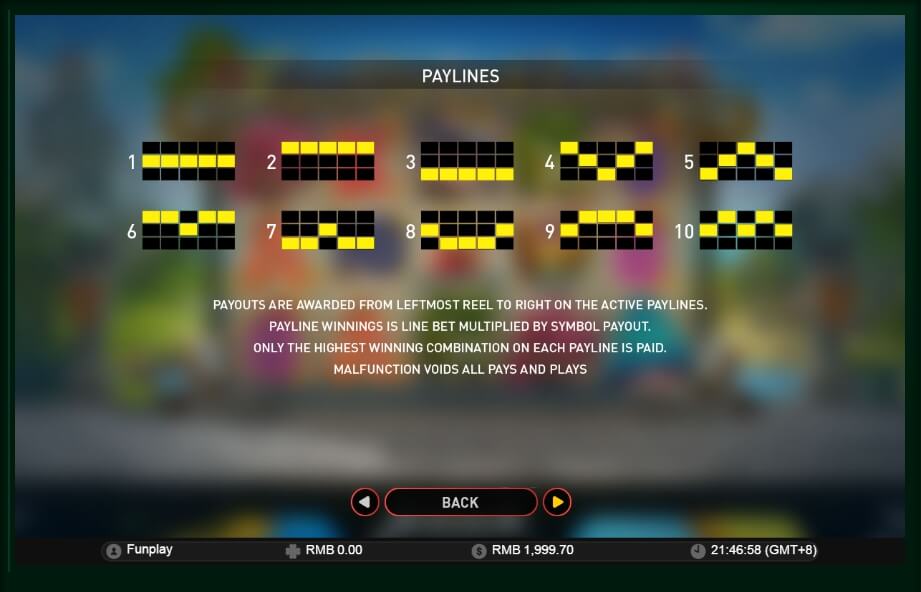The width and height of the screenshot is (921, 592).
Task: Show the previous paytable page arrow
Action: coord(365,502)
